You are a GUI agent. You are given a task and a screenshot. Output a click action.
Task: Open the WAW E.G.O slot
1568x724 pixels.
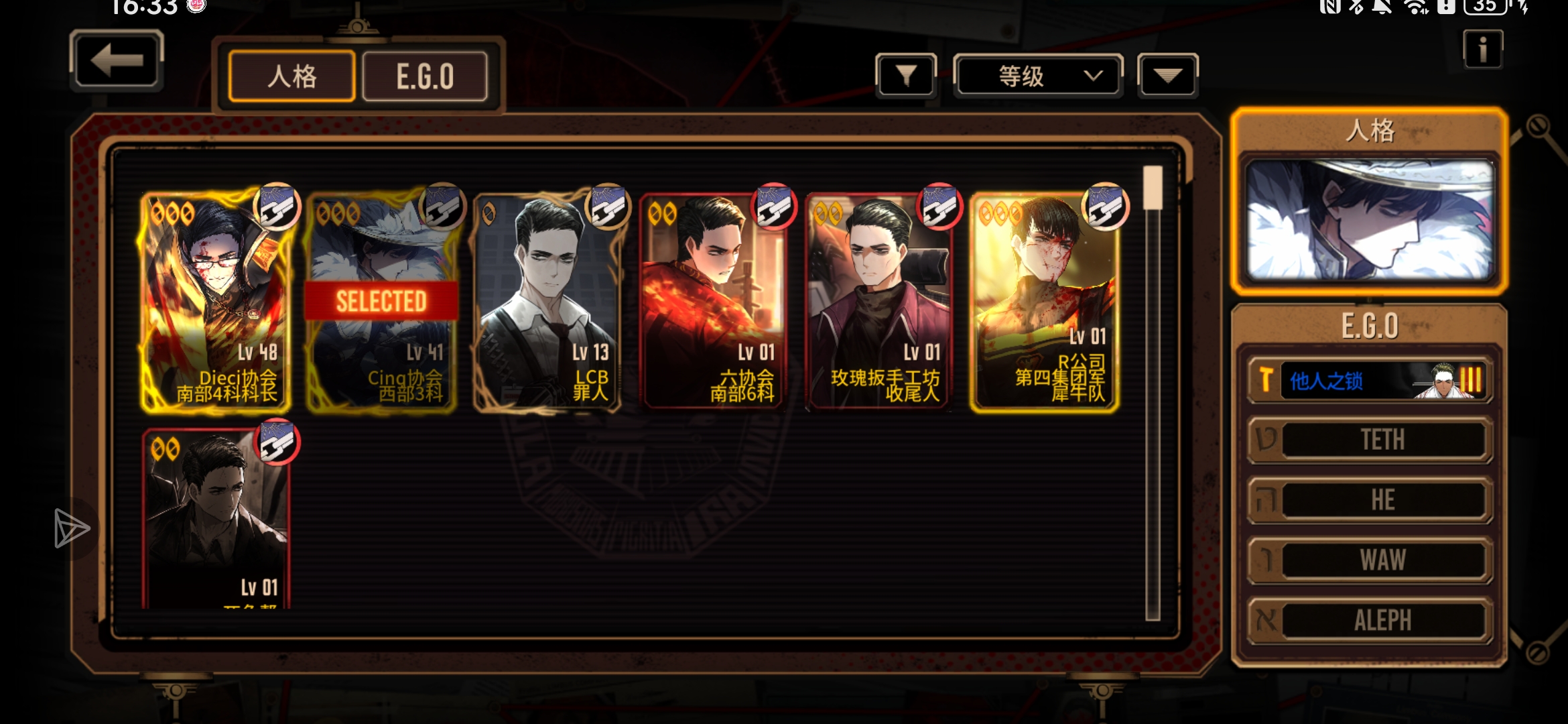pos(1370,560)
